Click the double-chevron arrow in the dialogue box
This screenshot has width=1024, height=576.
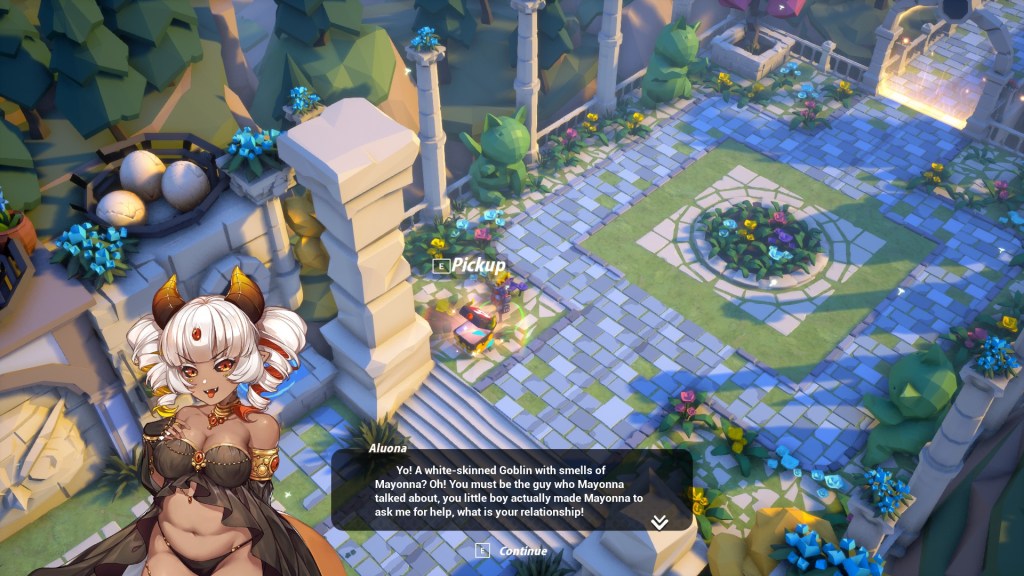point(659,521)
